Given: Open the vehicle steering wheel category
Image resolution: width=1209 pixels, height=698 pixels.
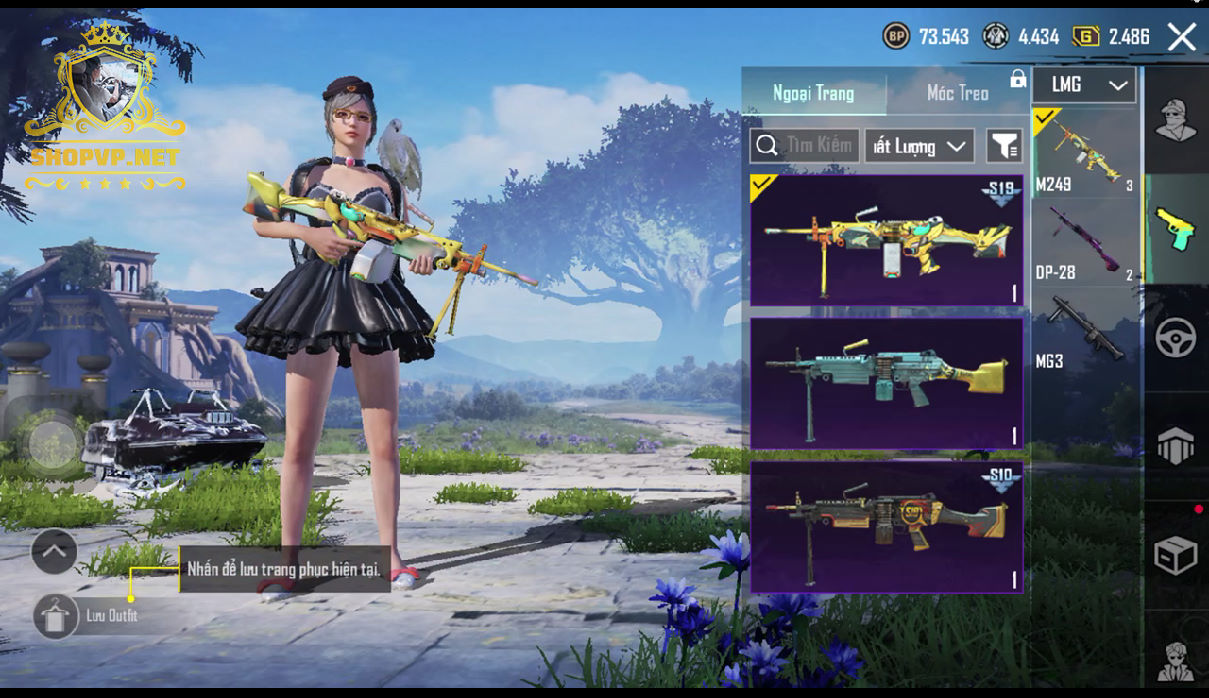Looking at the screenshot, I should tap(1175, 338).
